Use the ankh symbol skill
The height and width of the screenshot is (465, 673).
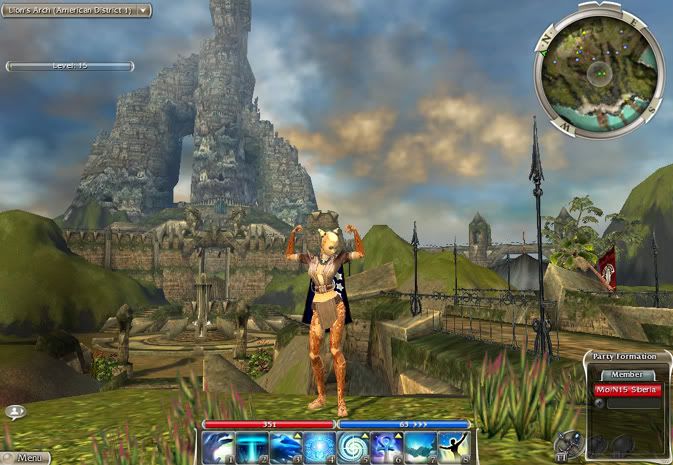(387, 448)
